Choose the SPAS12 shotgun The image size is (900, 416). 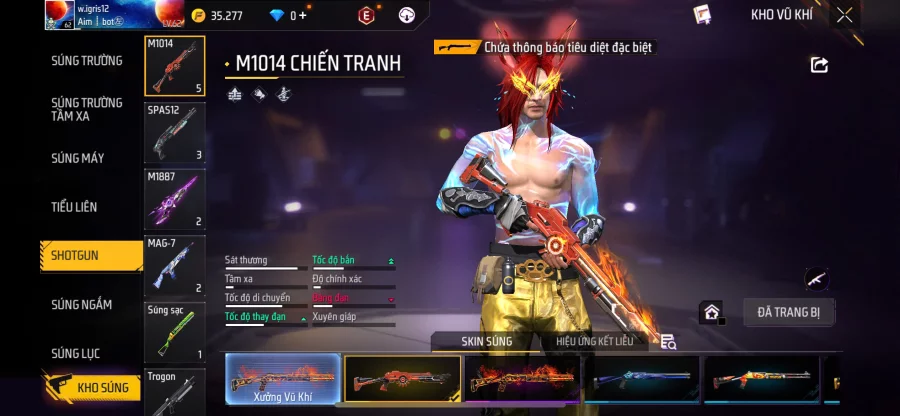[x=175, y=133]
